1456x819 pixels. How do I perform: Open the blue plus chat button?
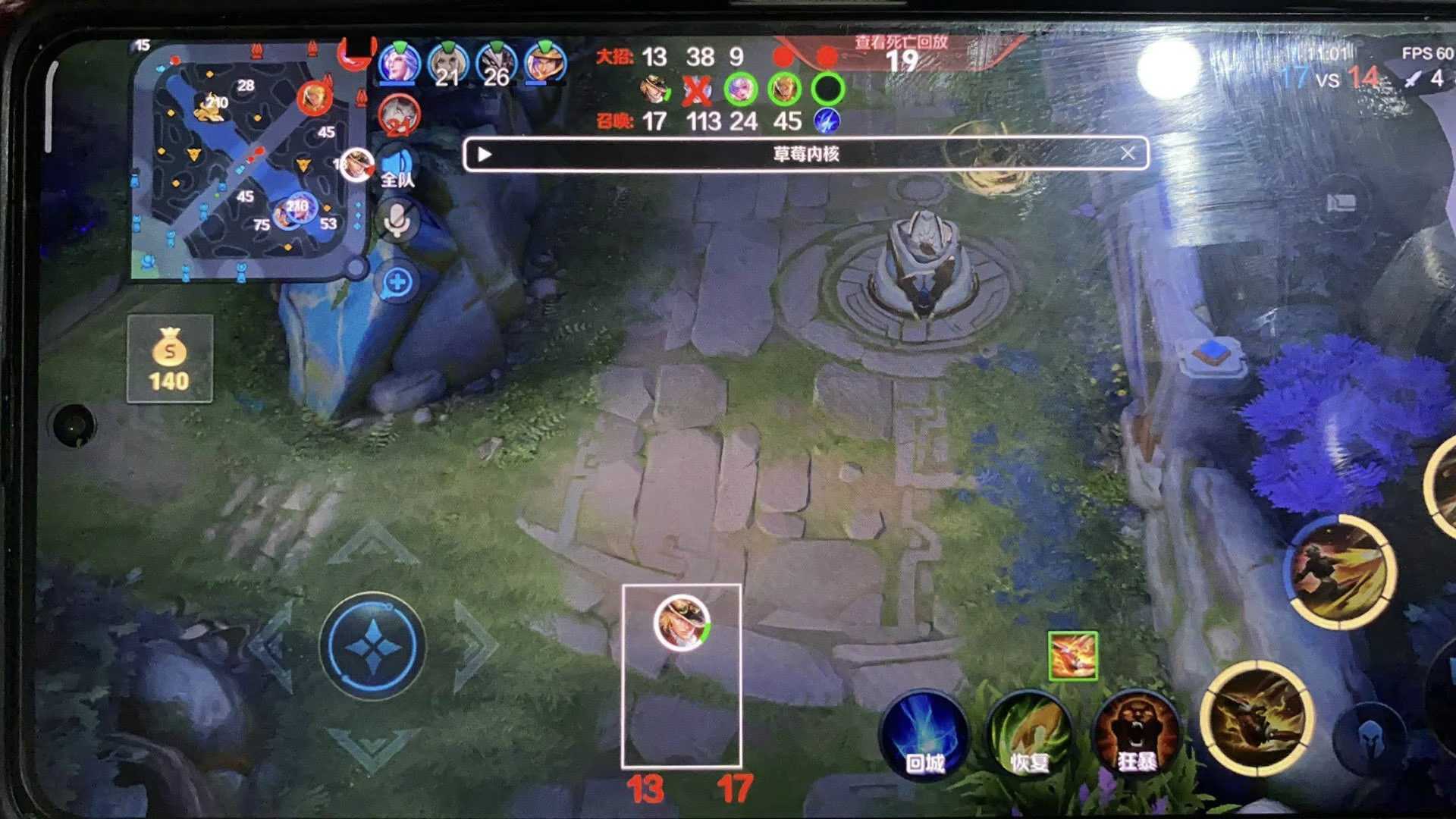pyautogui.click(x=397, y=283)
